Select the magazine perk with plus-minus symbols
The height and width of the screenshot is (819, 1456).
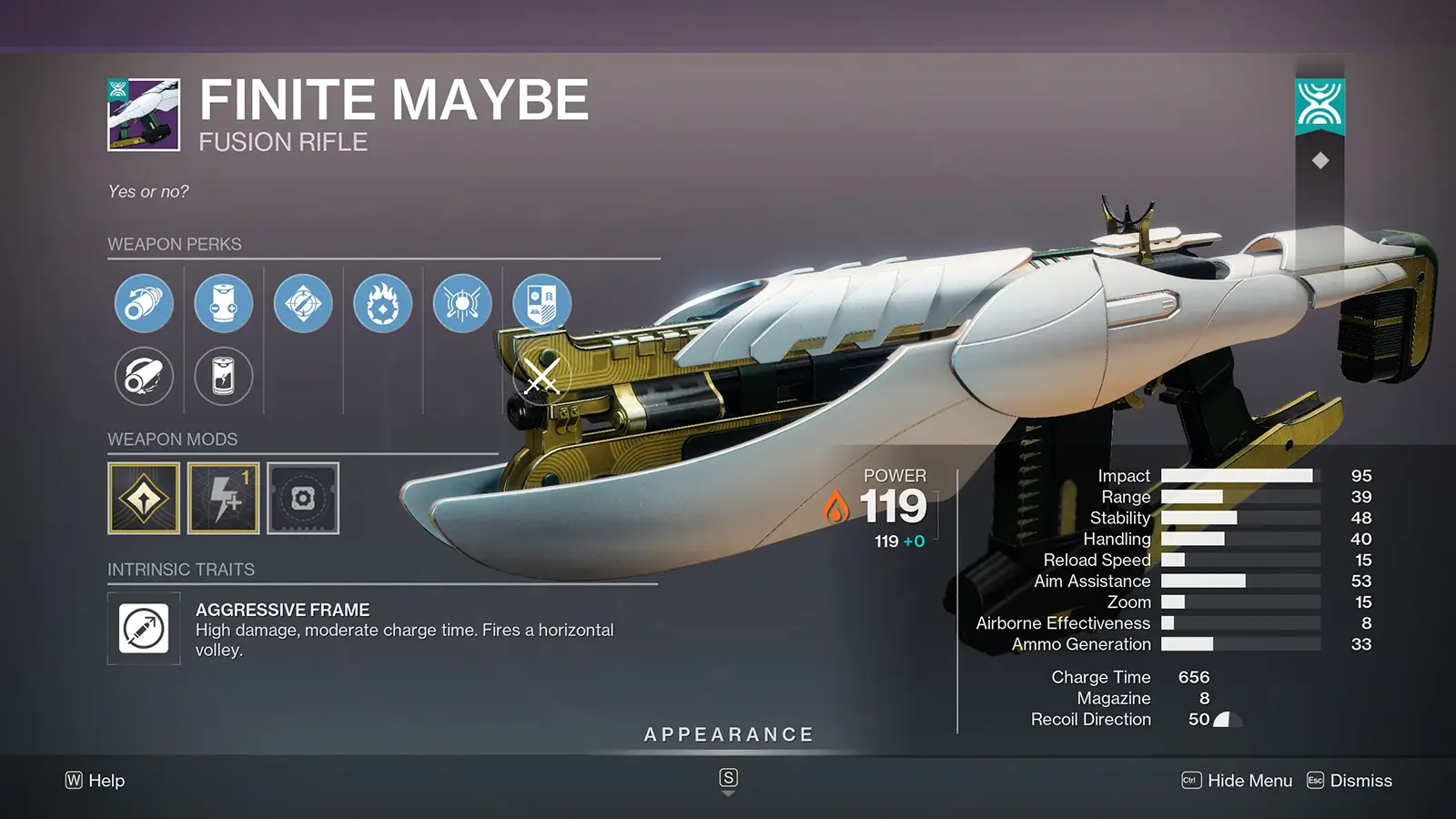223,303
